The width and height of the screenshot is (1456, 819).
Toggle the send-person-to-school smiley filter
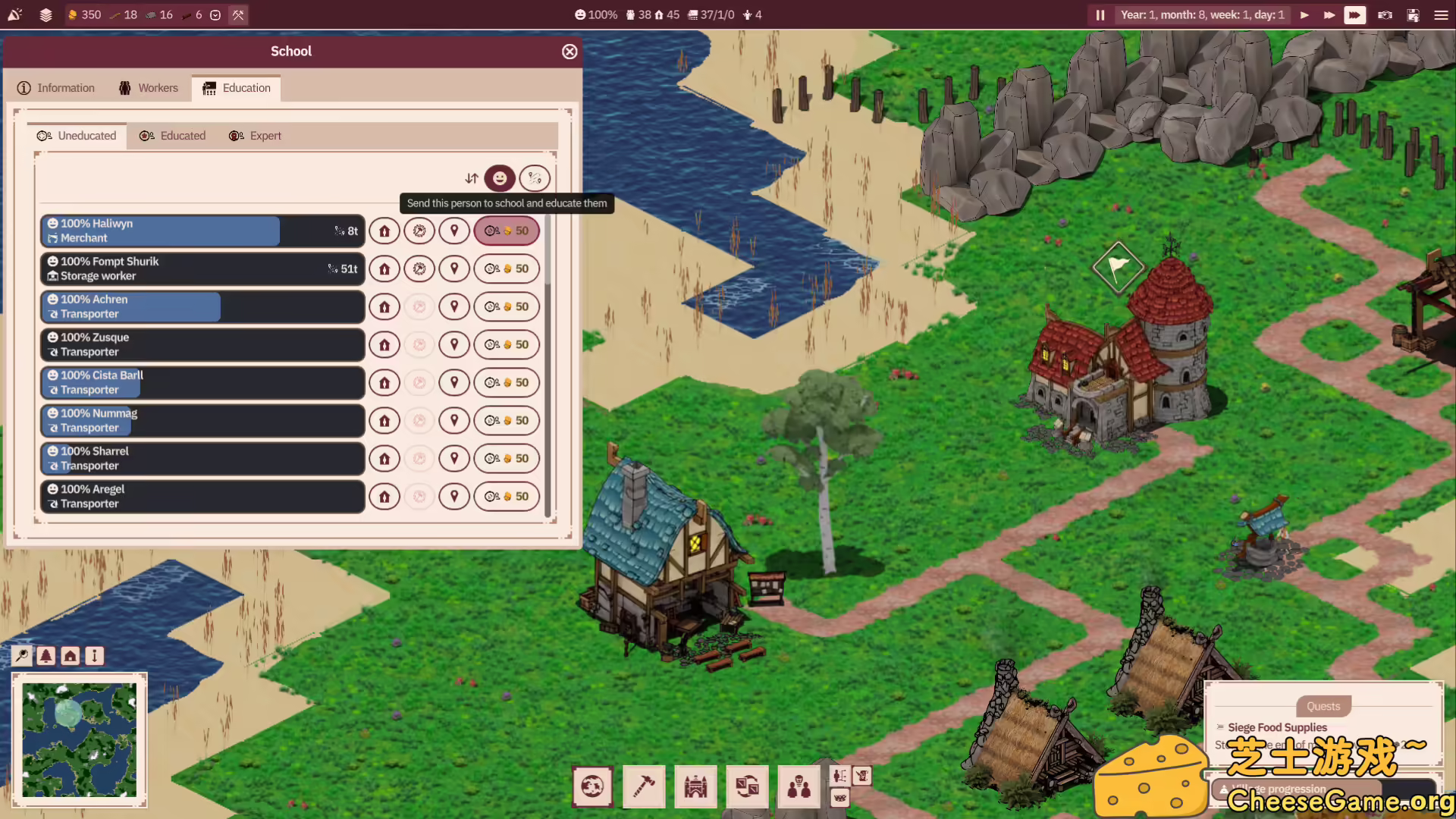500,178
